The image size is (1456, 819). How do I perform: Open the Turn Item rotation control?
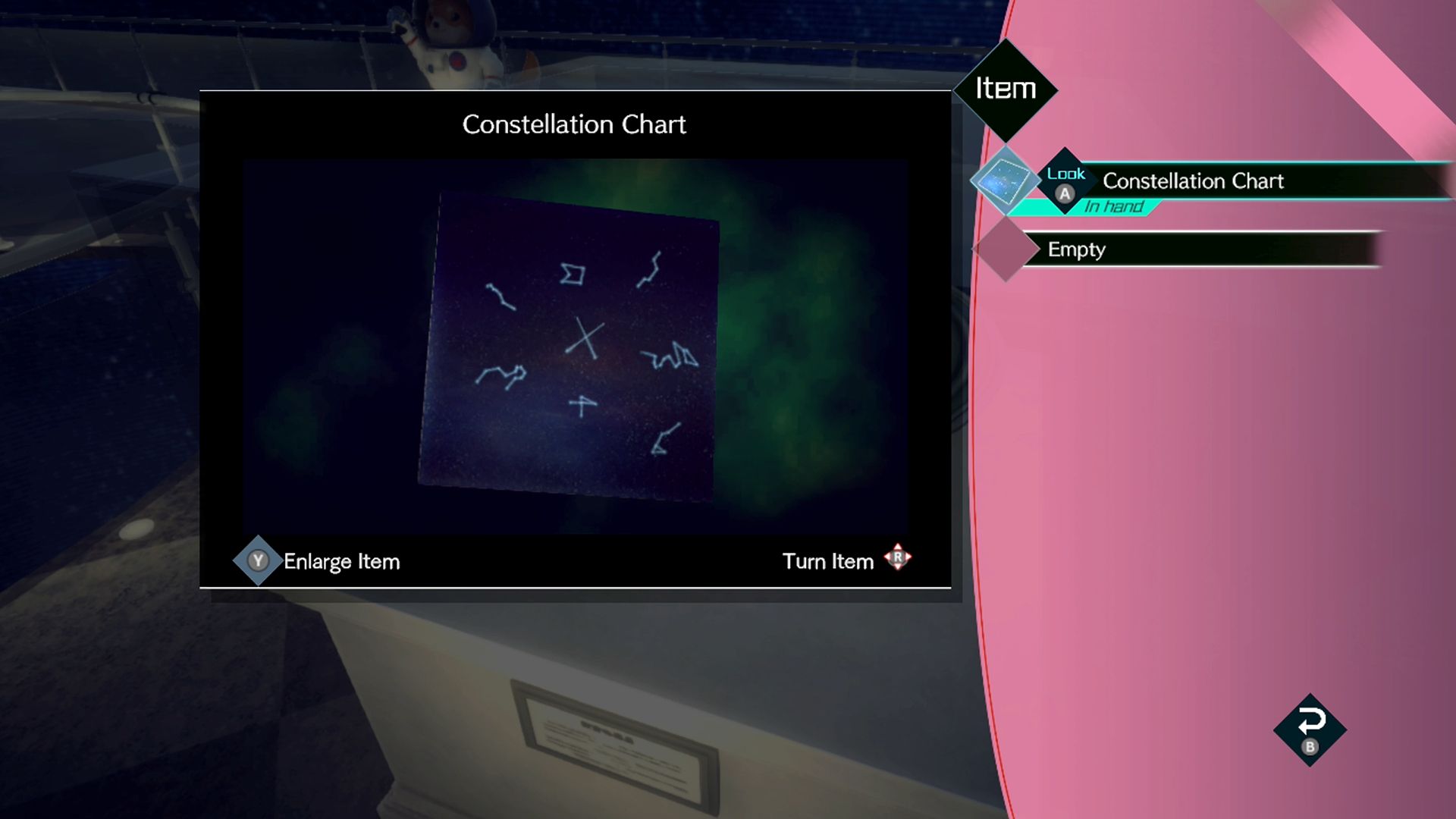[x=898, y=559]
